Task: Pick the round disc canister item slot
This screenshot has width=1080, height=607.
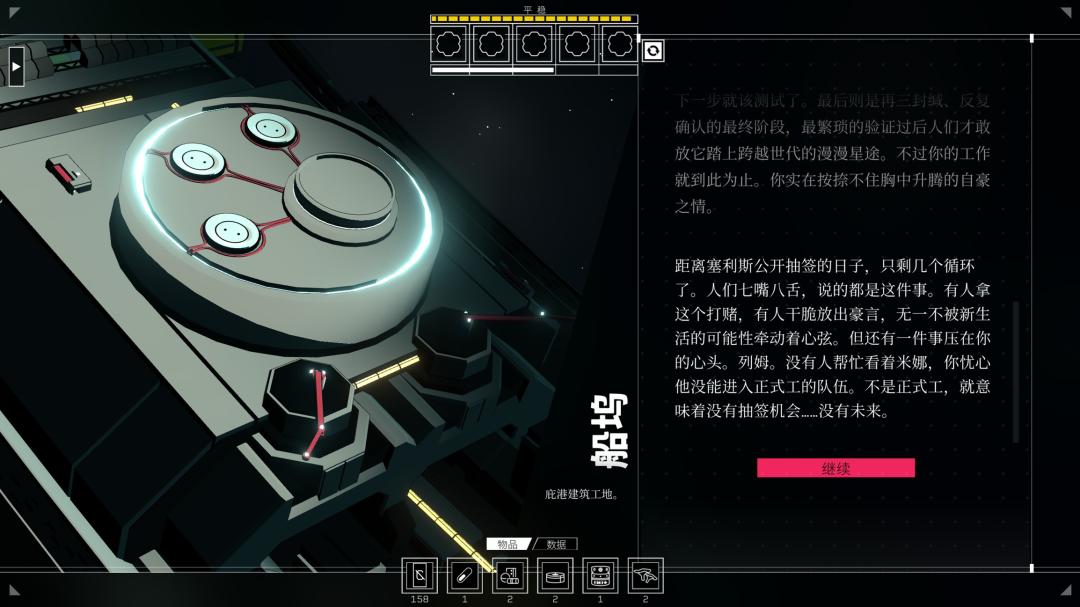Action: coord(555,575)
